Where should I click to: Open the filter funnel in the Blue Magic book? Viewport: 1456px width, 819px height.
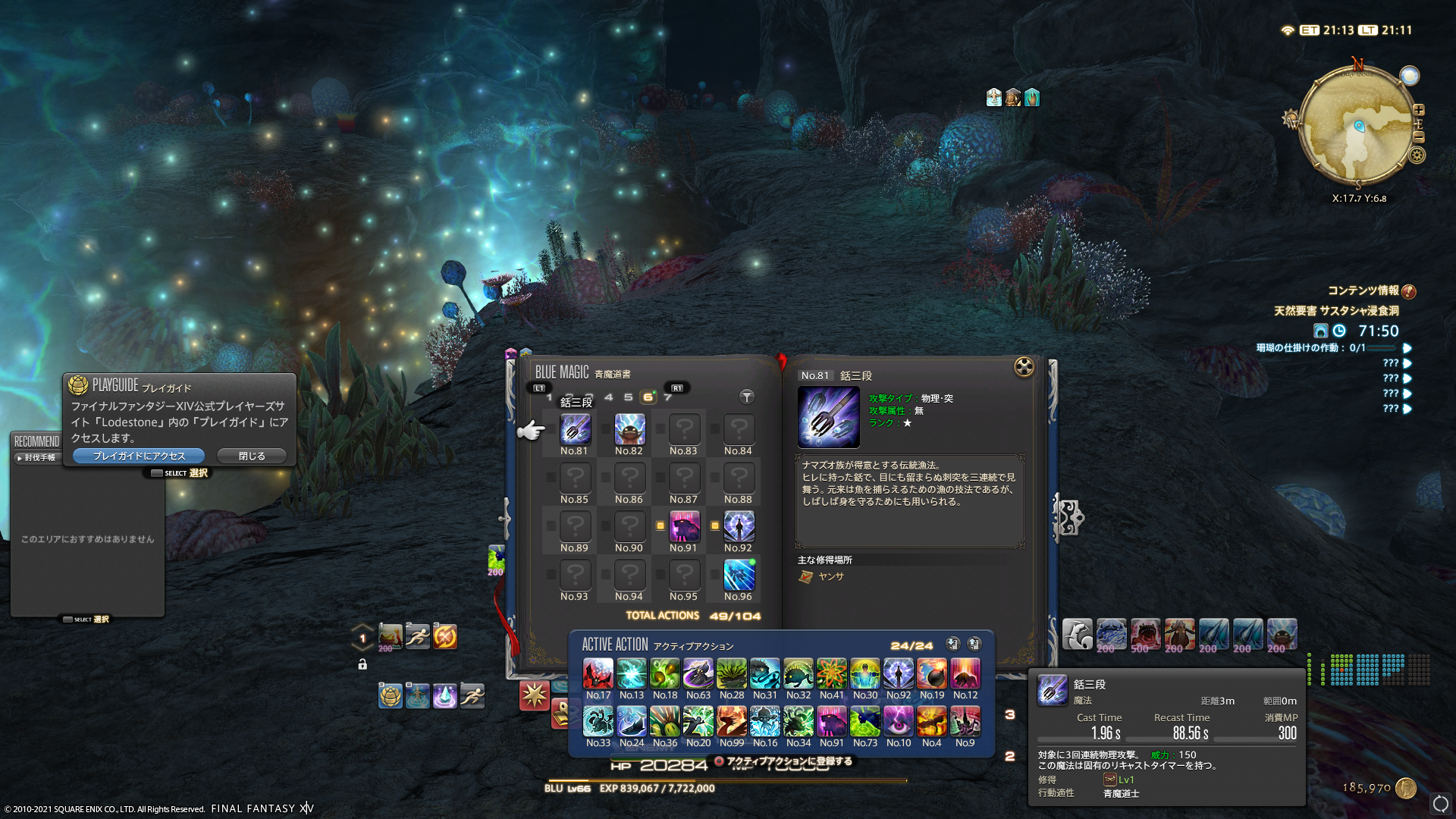coord(746,397)
